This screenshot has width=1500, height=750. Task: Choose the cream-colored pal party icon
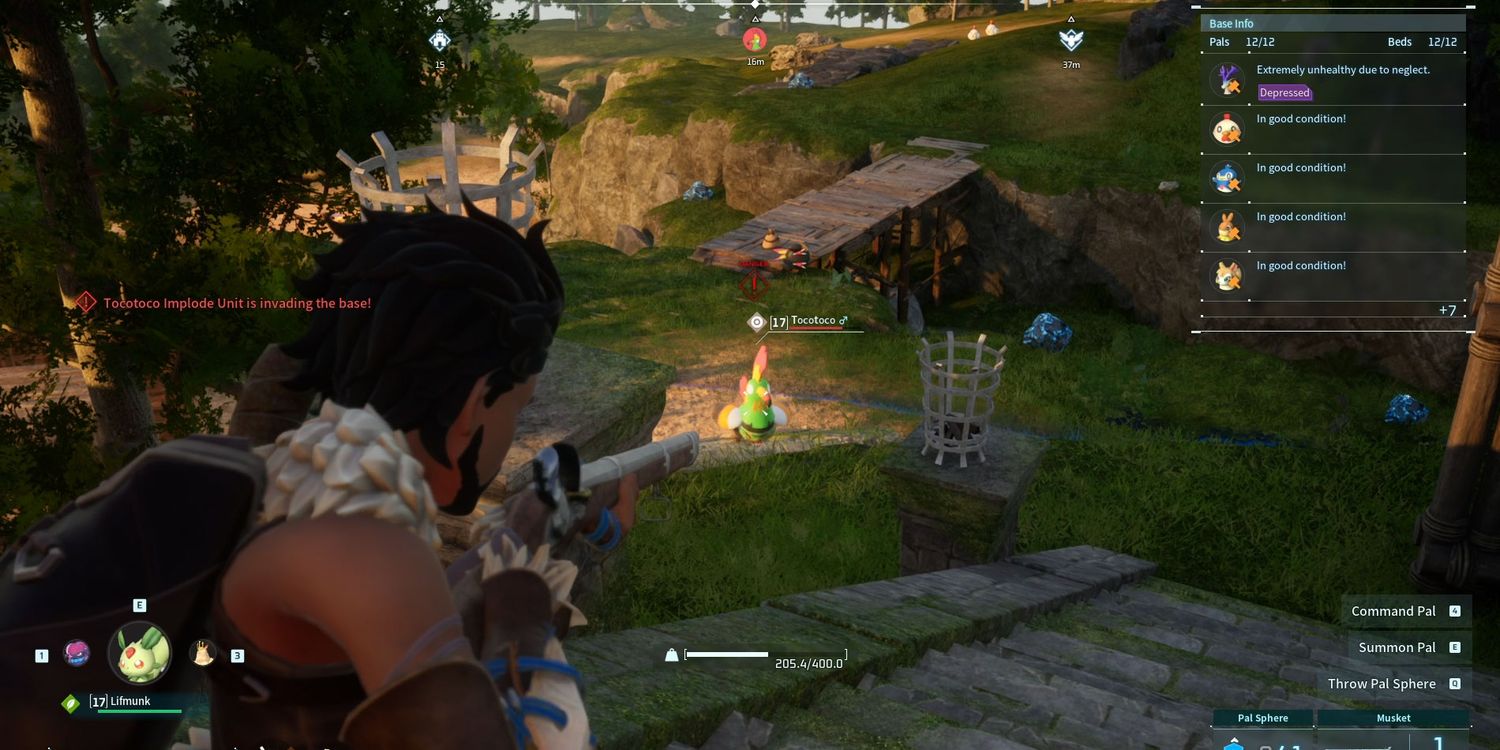click(203, 654)
